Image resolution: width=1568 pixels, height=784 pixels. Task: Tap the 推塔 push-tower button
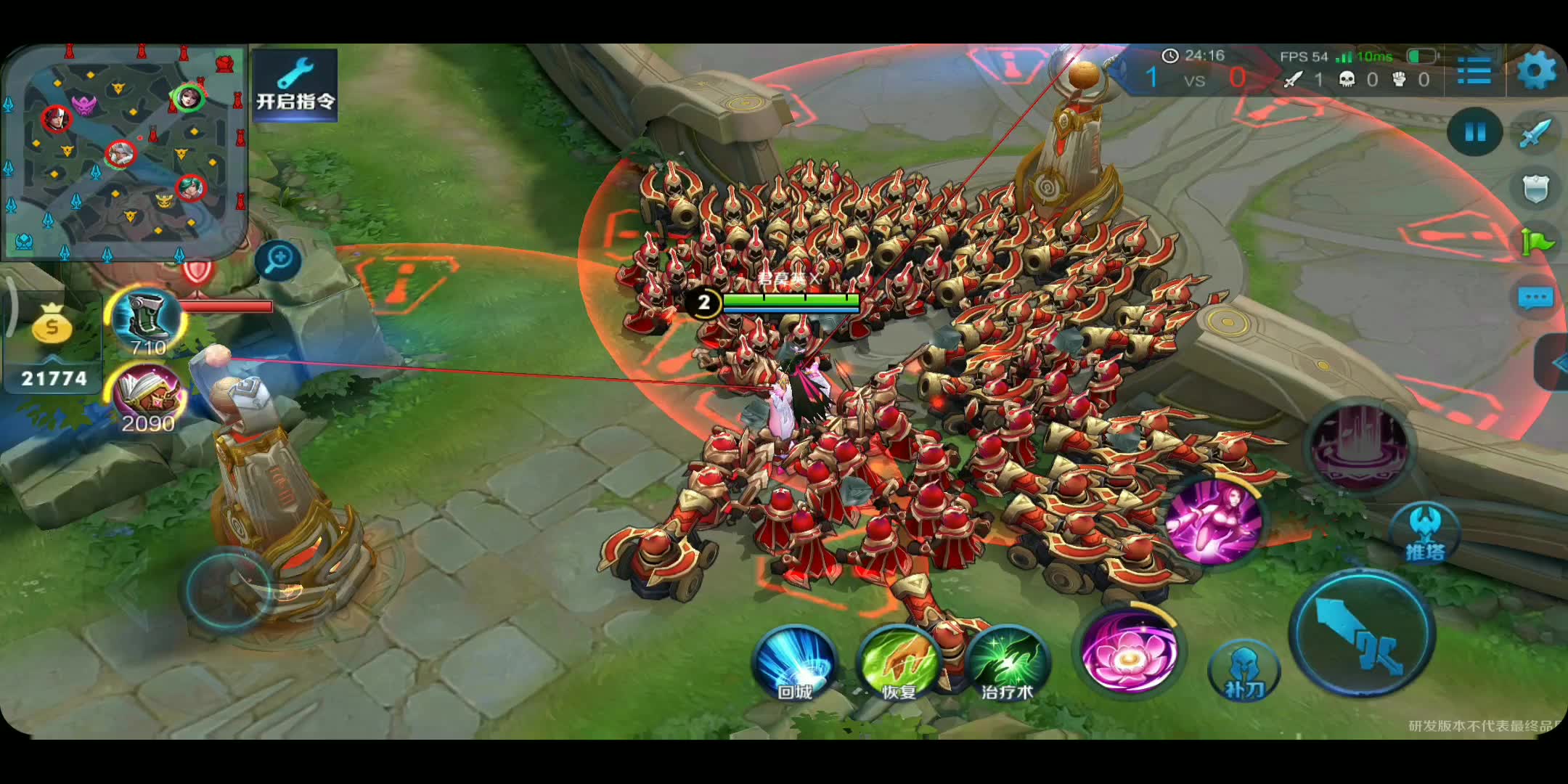[1424, 535]
